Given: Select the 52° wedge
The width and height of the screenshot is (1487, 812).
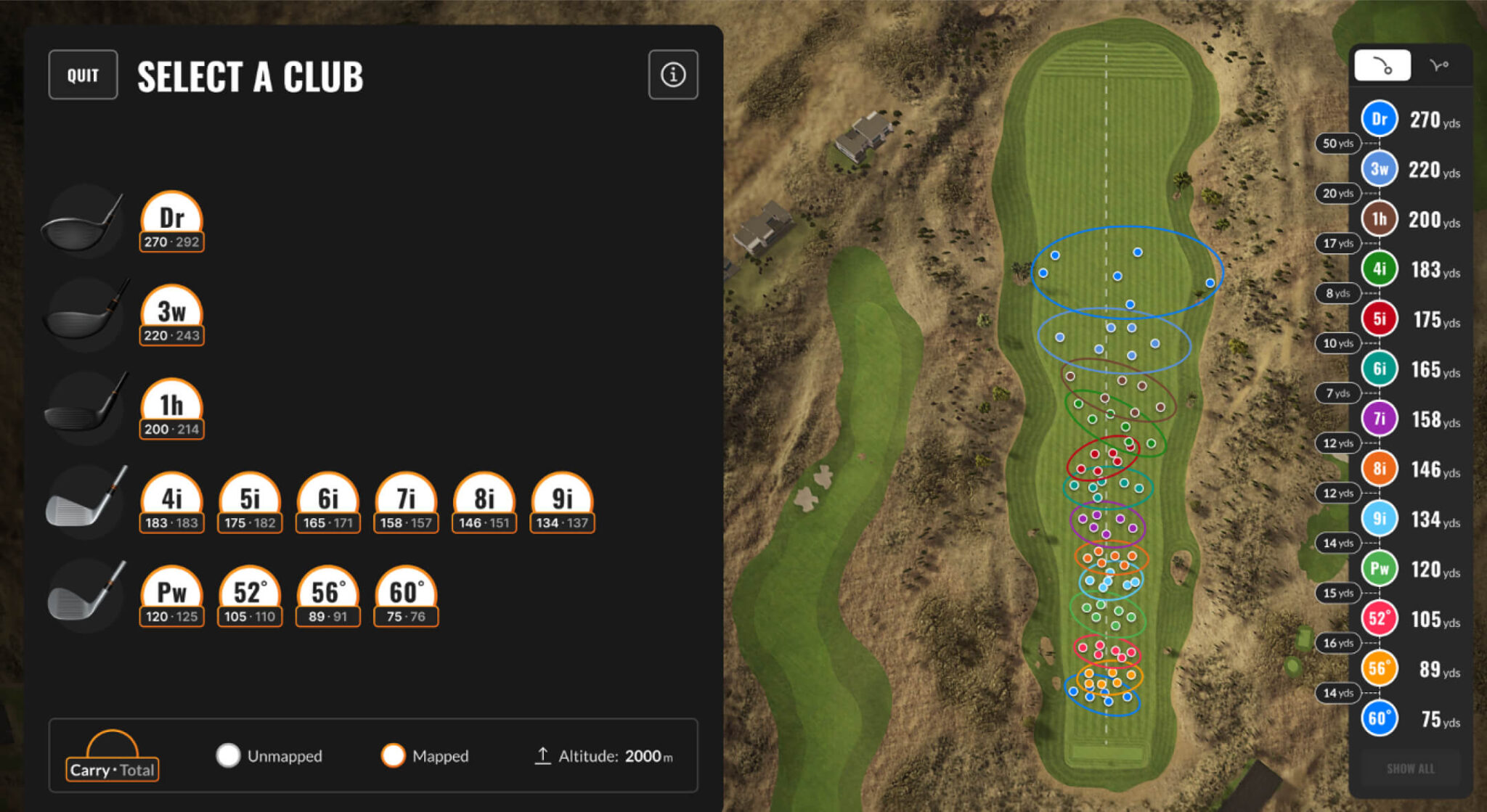Looking at the screenshot, I should pos(250,596).
